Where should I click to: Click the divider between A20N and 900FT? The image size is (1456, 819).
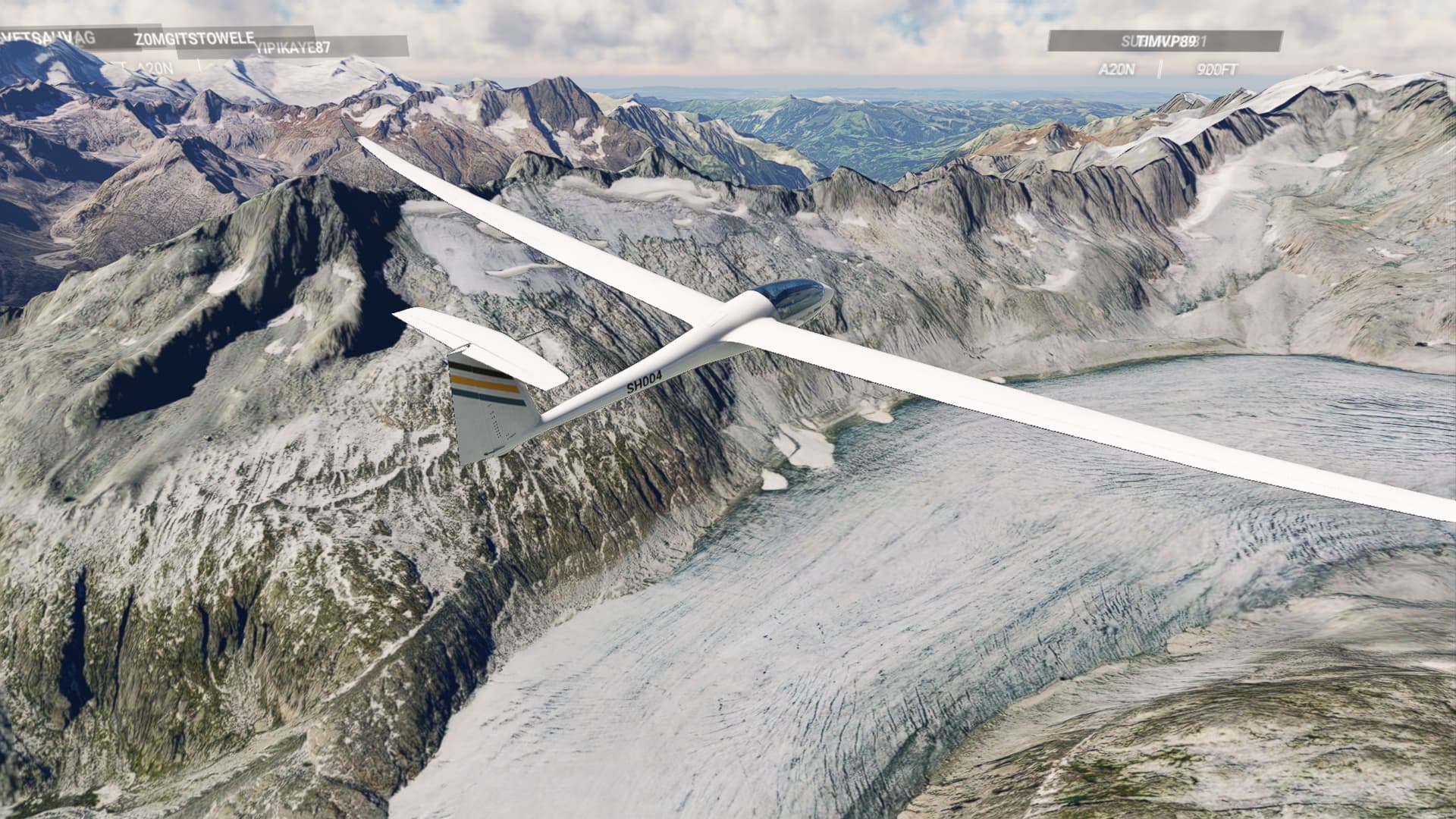pos(1159,70)
